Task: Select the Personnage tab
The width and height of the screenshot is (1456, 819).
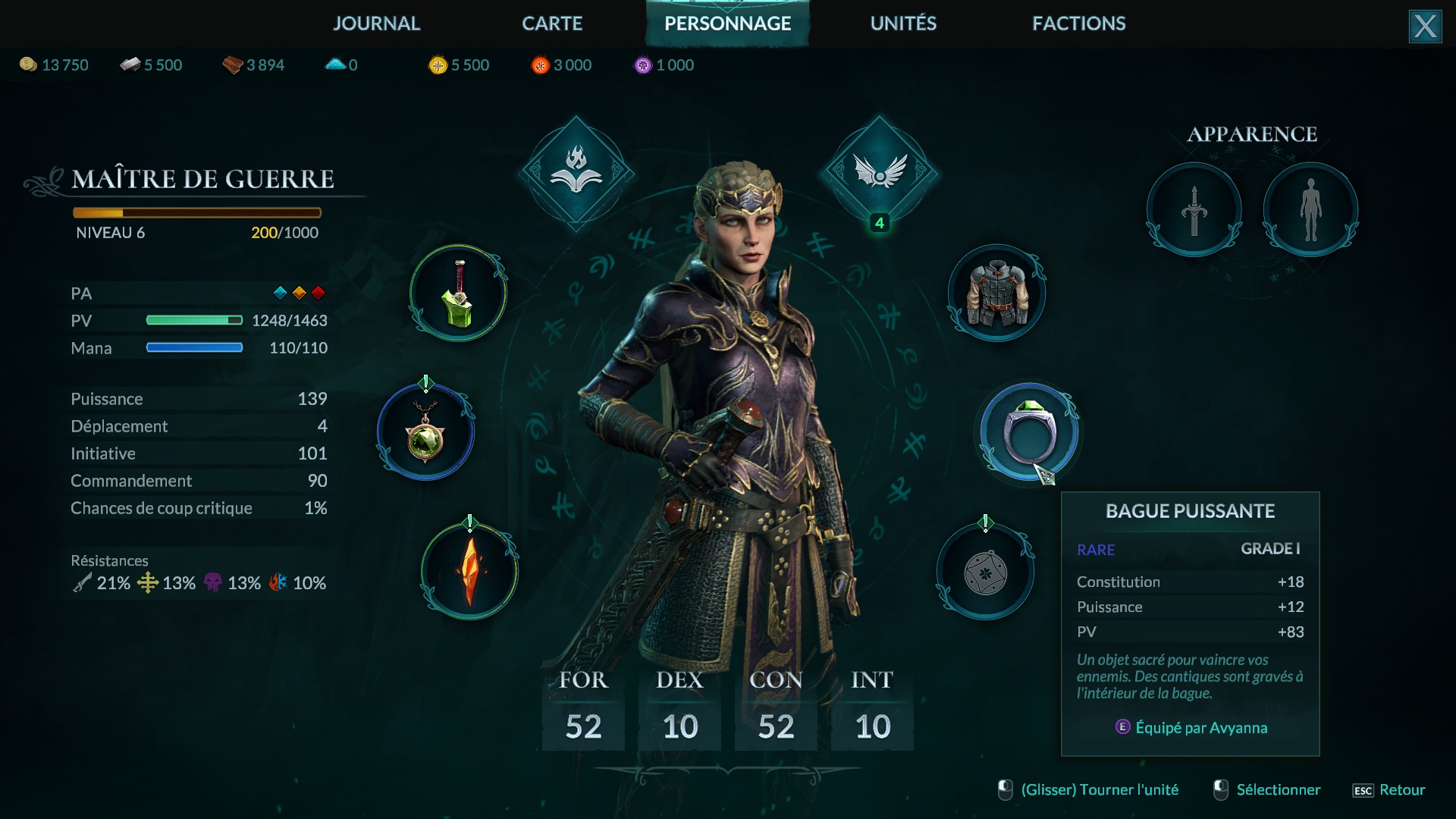Action: pyautogui.click(x=727, y=24)
